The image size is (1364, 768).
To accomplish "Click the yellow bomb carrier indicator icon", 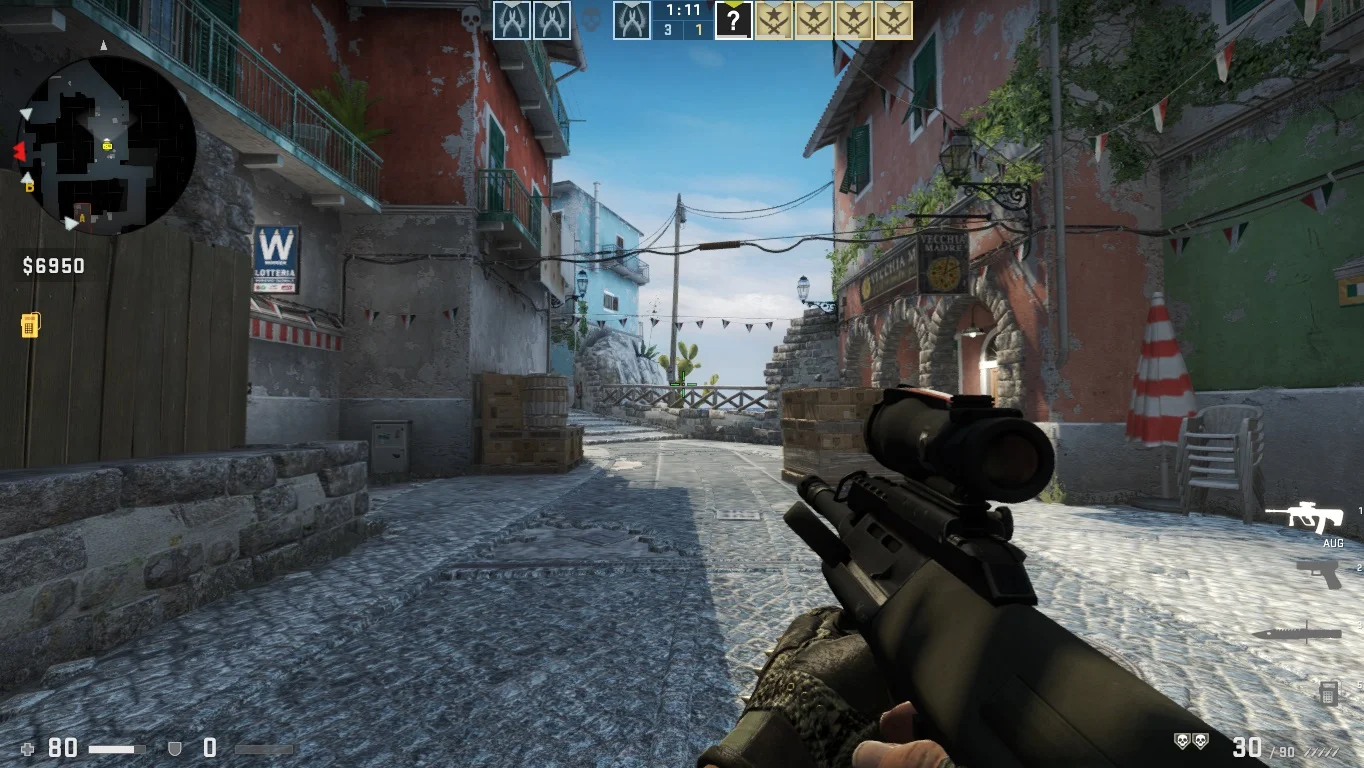I will [30, 325].
